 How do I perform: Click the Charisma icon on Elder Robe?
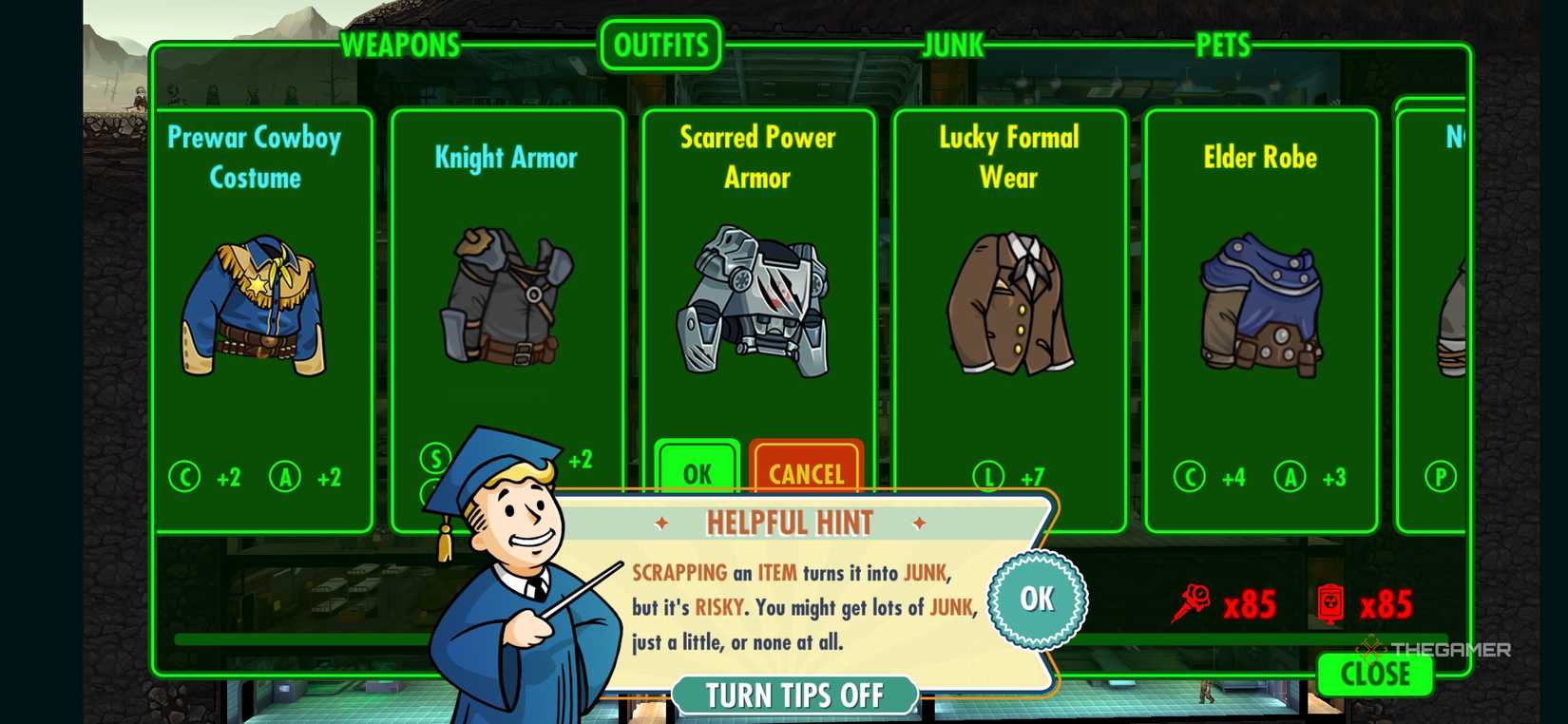pyautogui.click(x=1188, y=478)
